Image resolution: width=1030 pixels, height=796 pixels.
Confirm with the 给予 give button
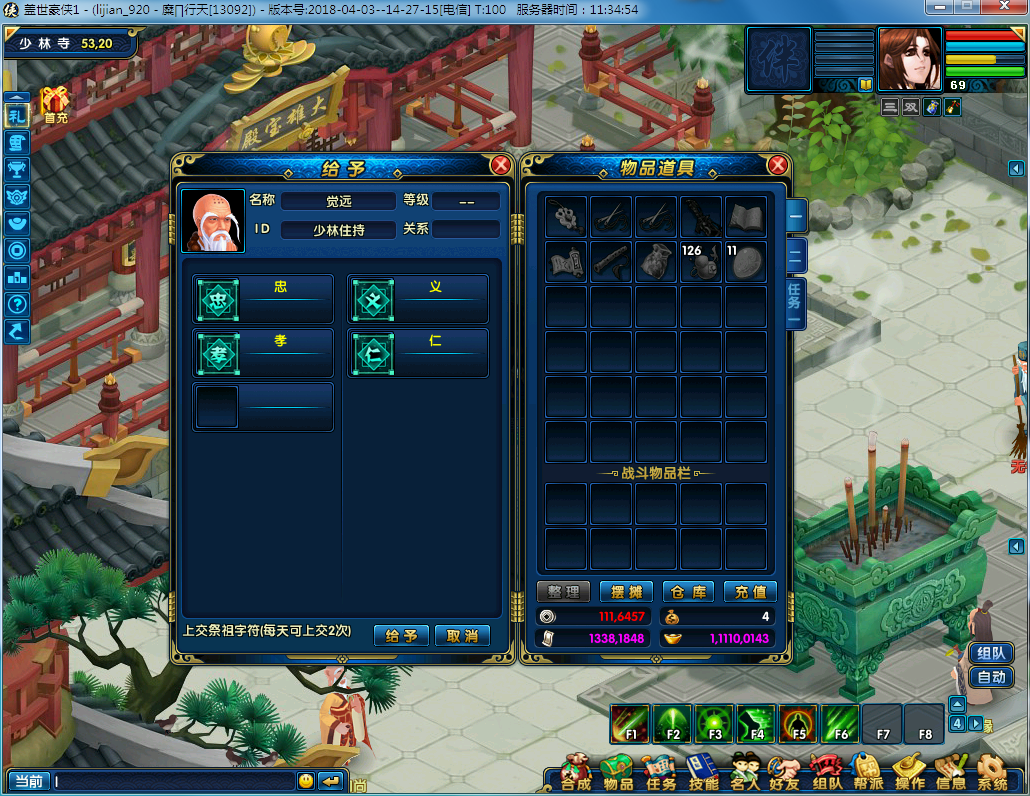click(x=401, y=636)
